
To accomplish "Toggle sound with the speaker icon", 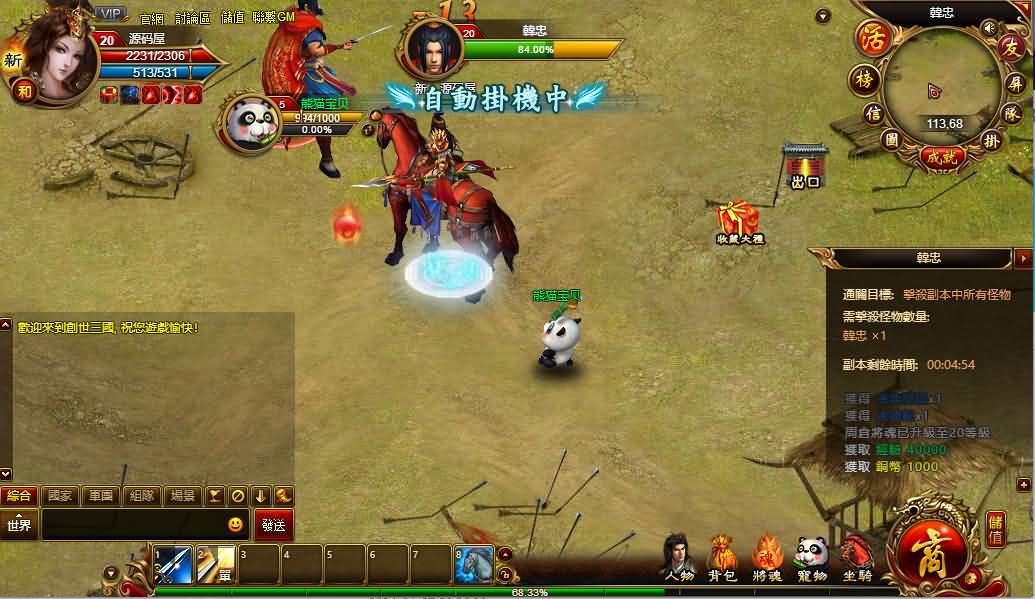I will coord(989,26).
